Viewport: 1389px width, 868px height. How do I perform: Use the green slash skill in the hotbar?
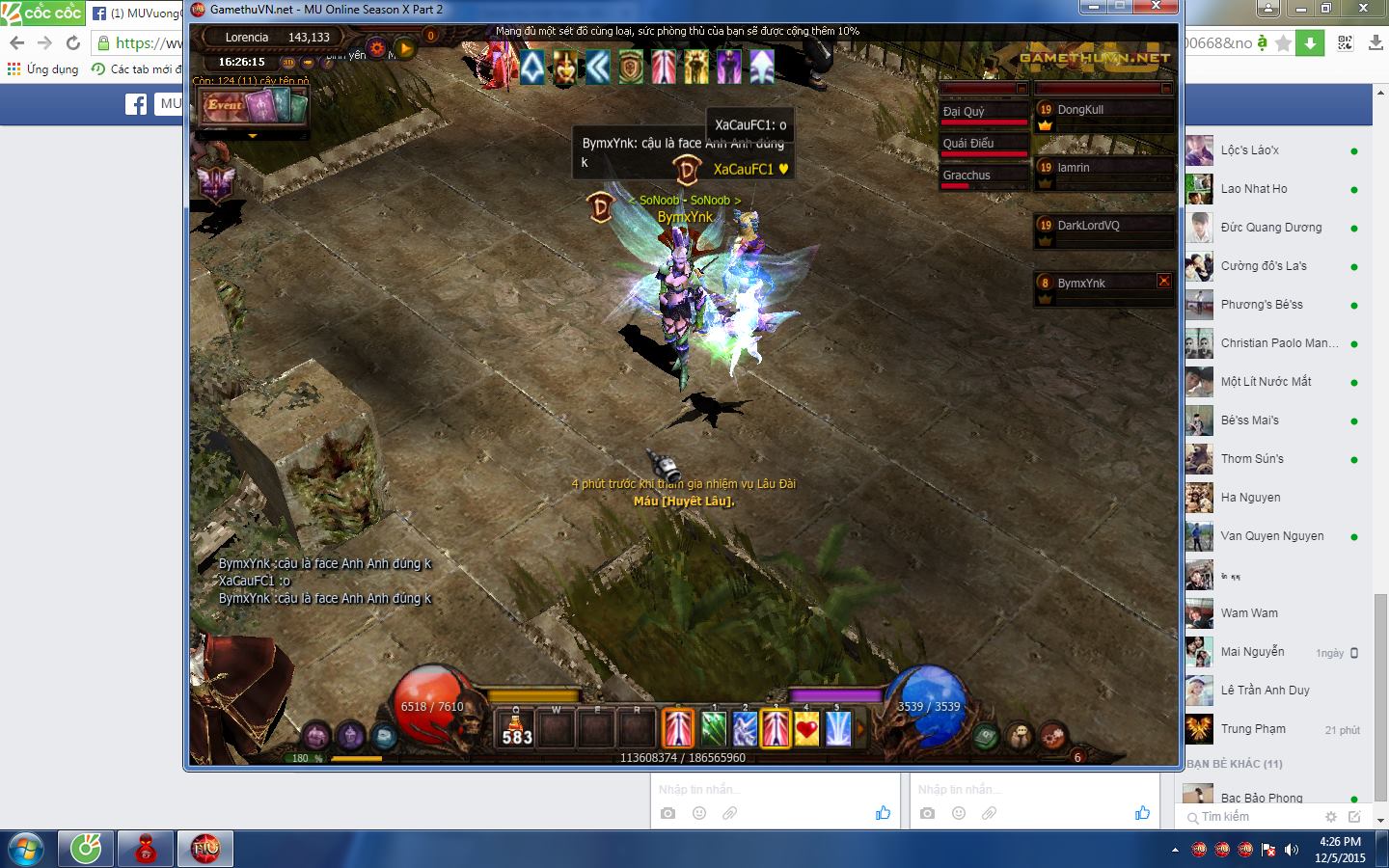[713, 730]
